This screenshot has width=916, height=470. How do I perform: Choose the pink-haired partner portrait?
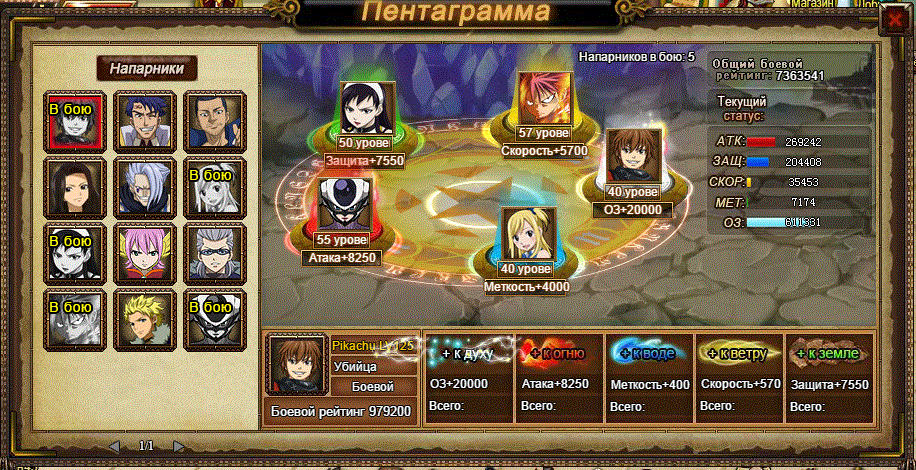[140, 250]
